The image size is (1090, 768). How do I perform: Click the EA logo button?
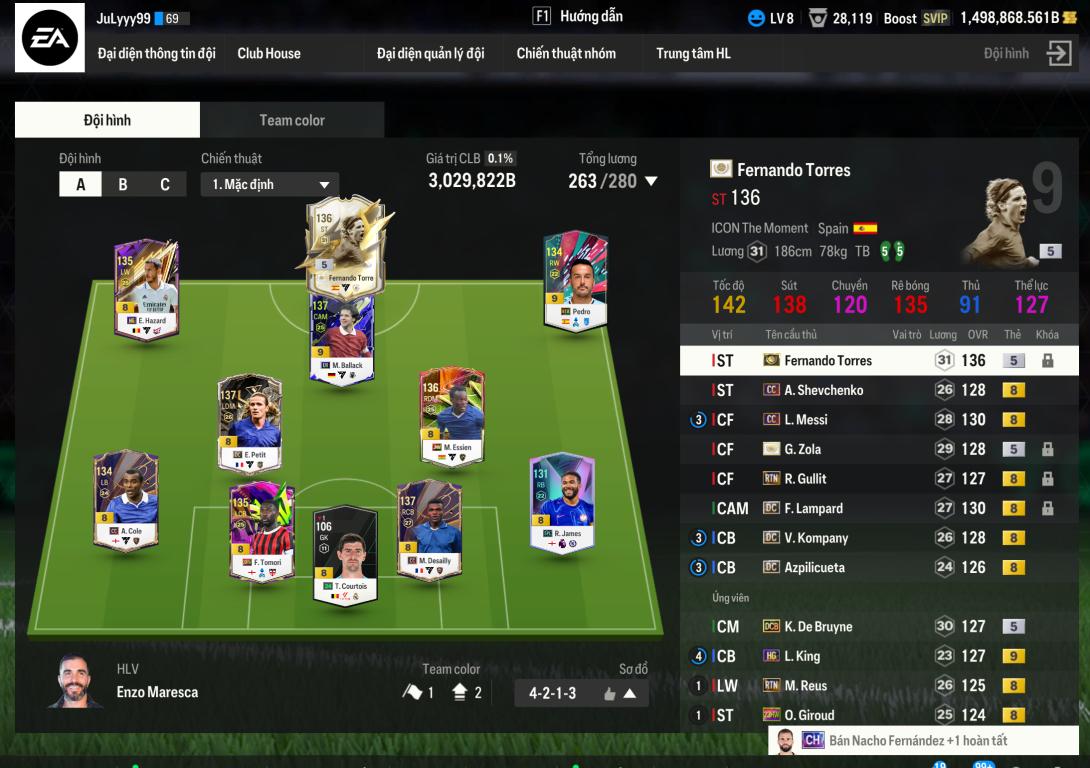[49, 40]
